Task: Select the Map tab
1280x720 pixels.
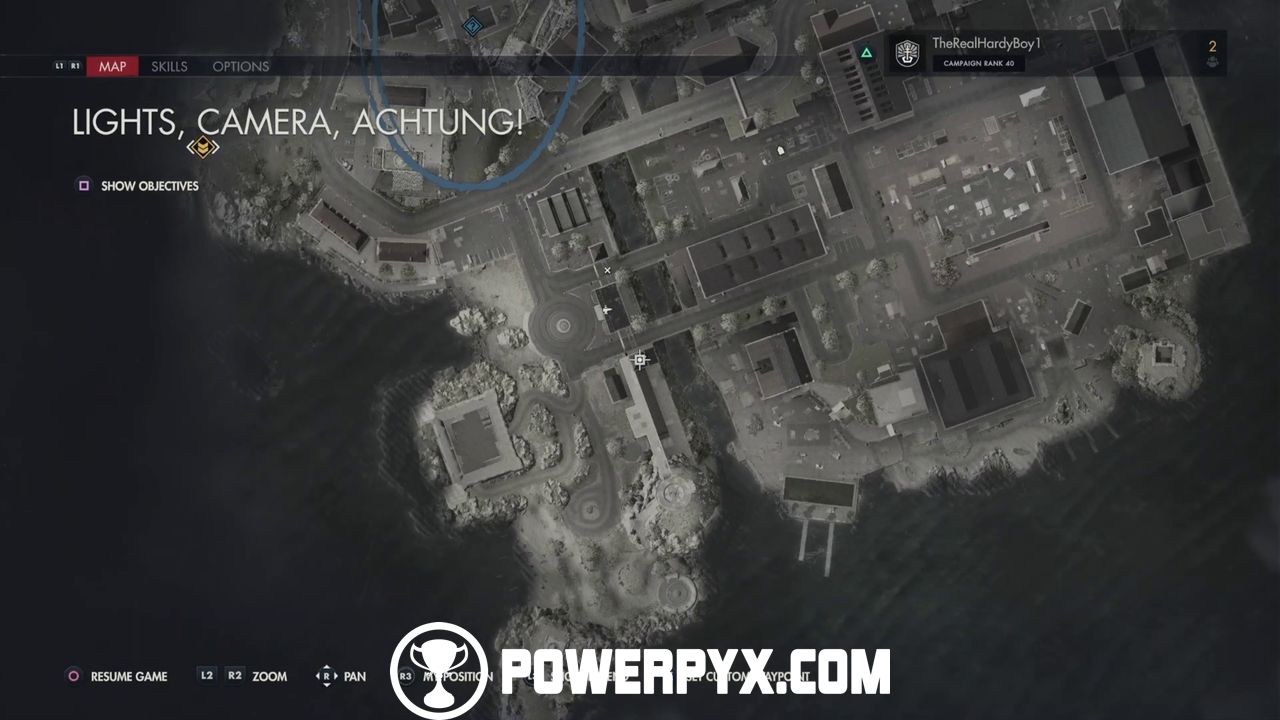Action: pos(112,67)
